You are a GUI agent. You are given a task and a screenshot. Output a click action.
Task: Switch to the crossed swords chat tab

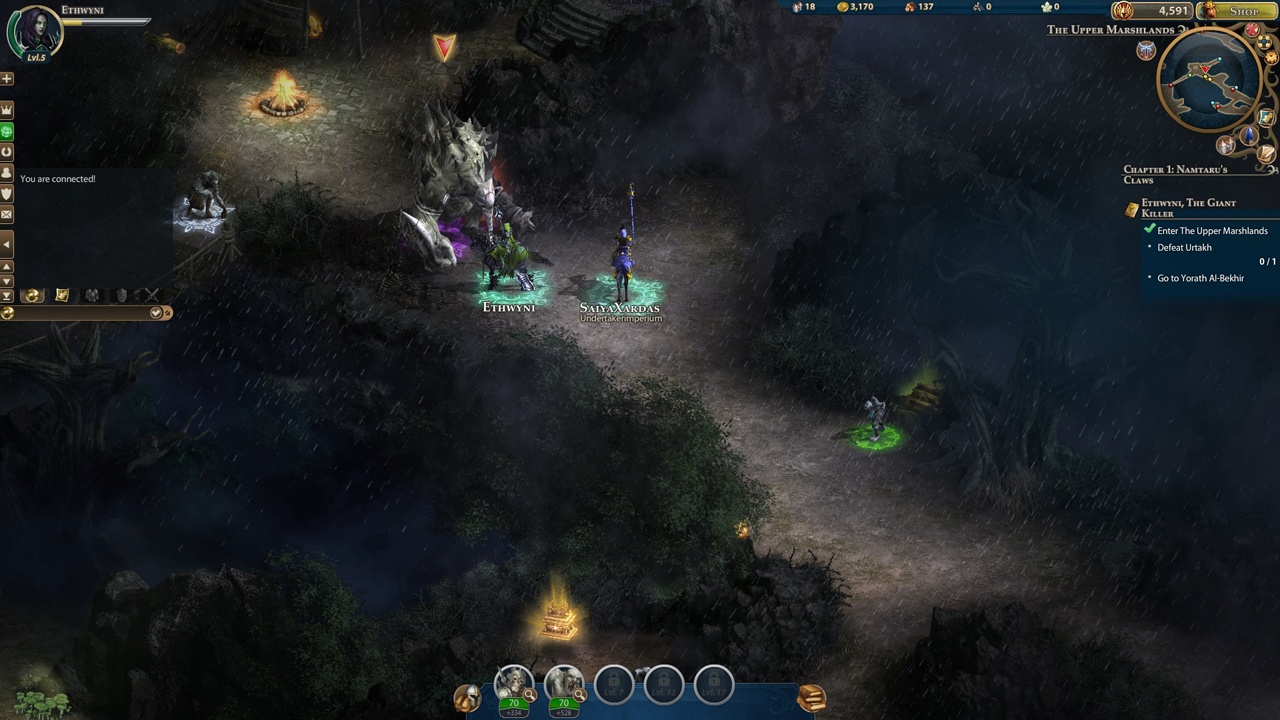tap(151, 295)
